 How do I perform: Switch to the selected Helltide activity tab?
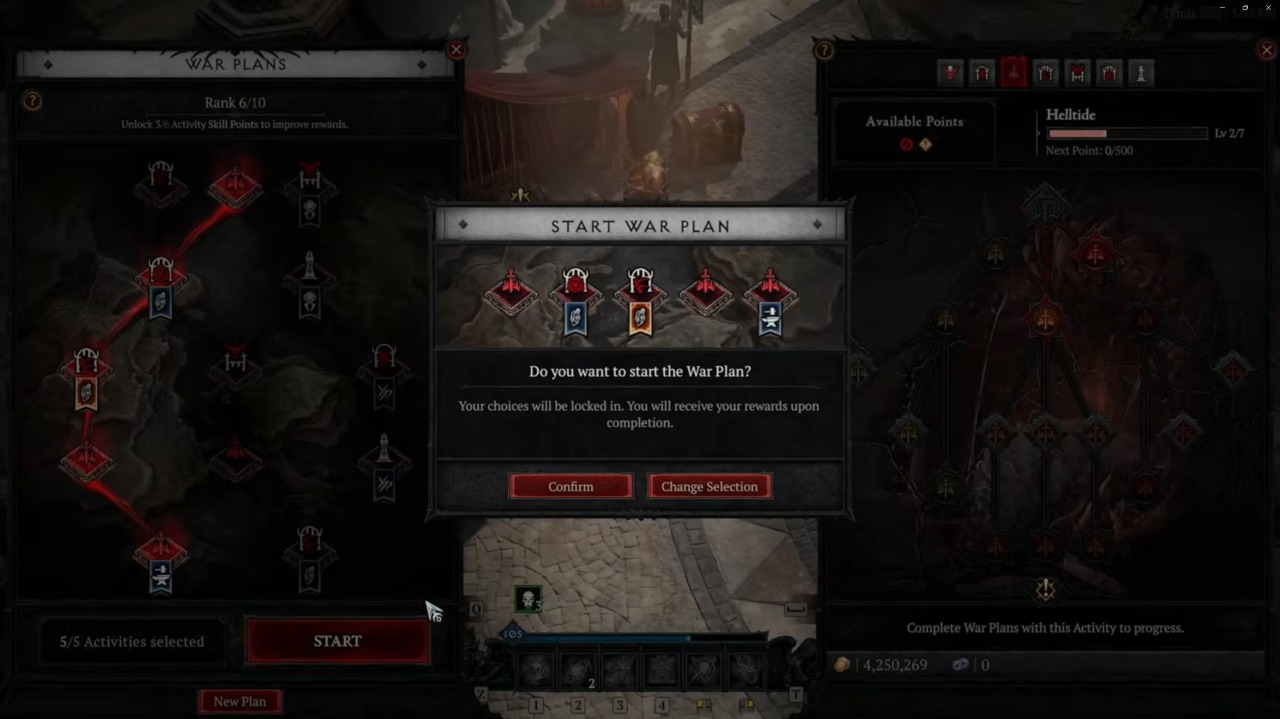pyautogui.click(x=1013, y=72)
